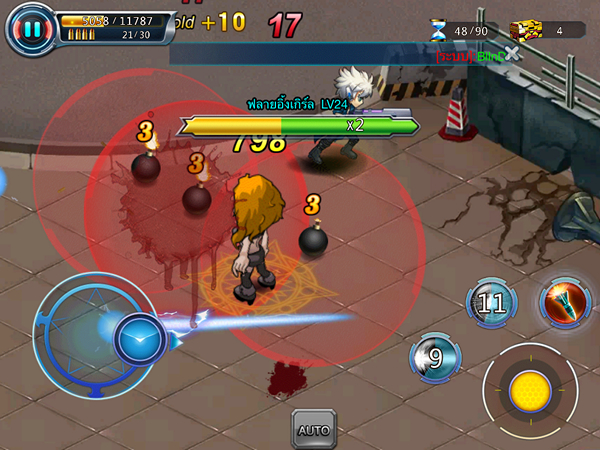Toggle the AUTO battle button
600x450 pixels.
(x=313, y=430)
